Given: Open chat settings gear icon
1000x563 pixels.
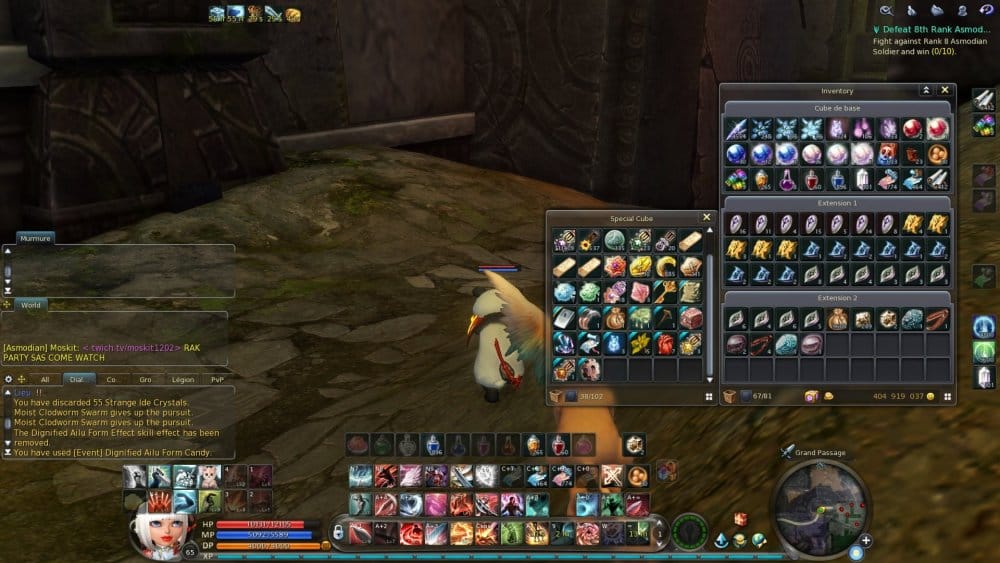Looking at the screenshot, I should (9, 379).
